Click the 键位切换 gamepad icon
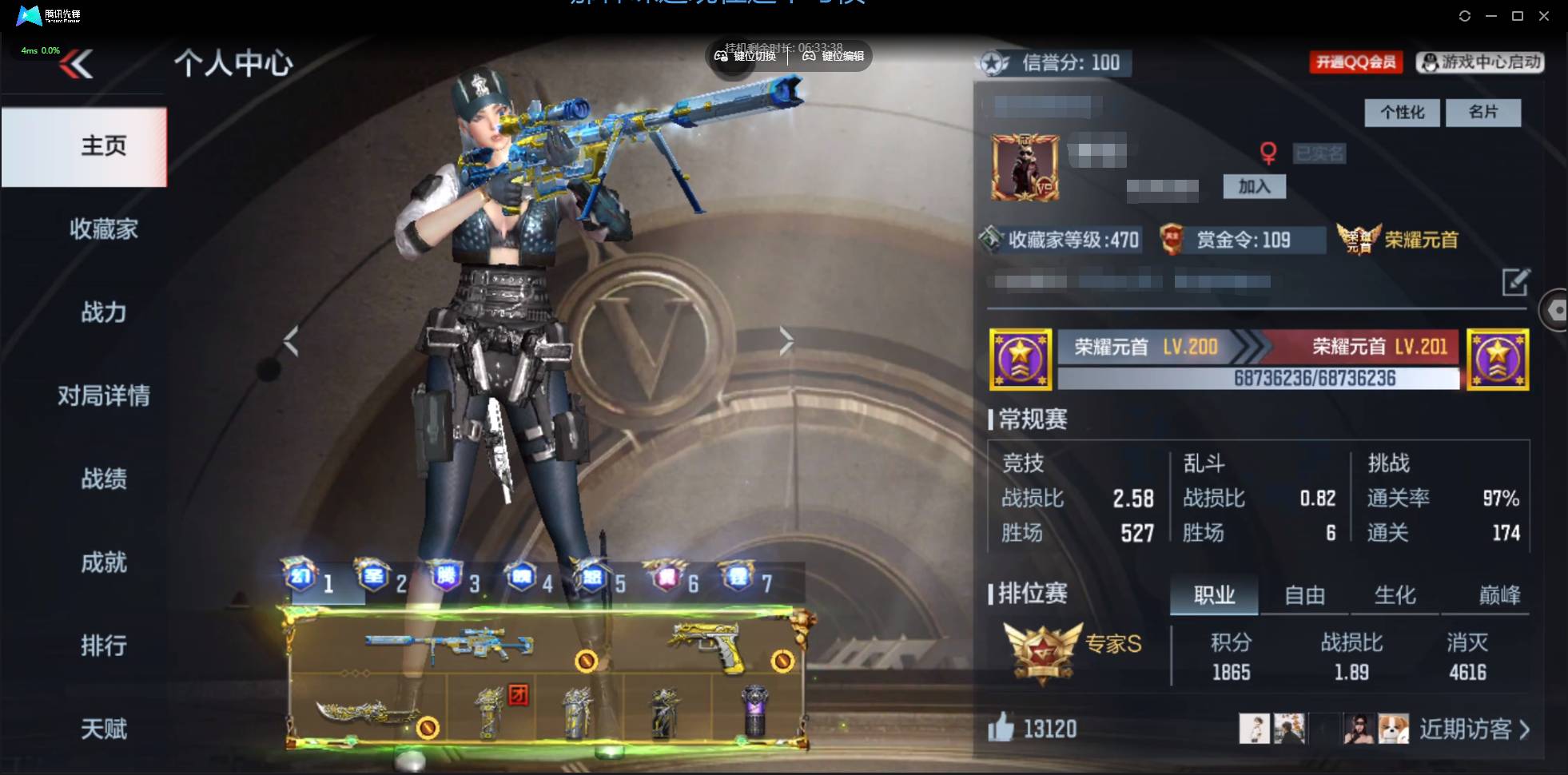The width and height of the screenshot is (1568, 775). [x=719, y=57]
